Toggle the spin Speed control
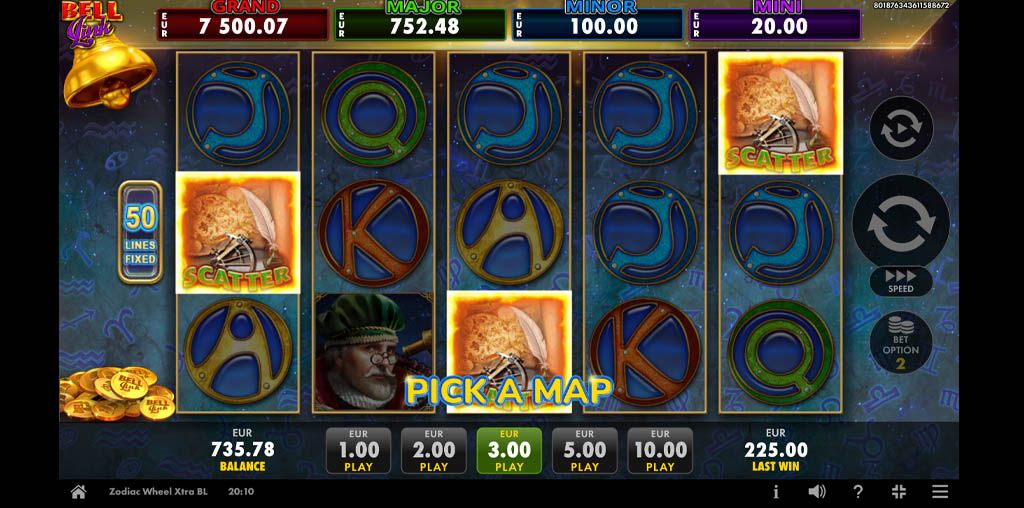Viewport: 1024px width, 508px height. pyautogui.click(x=900, y=281)
